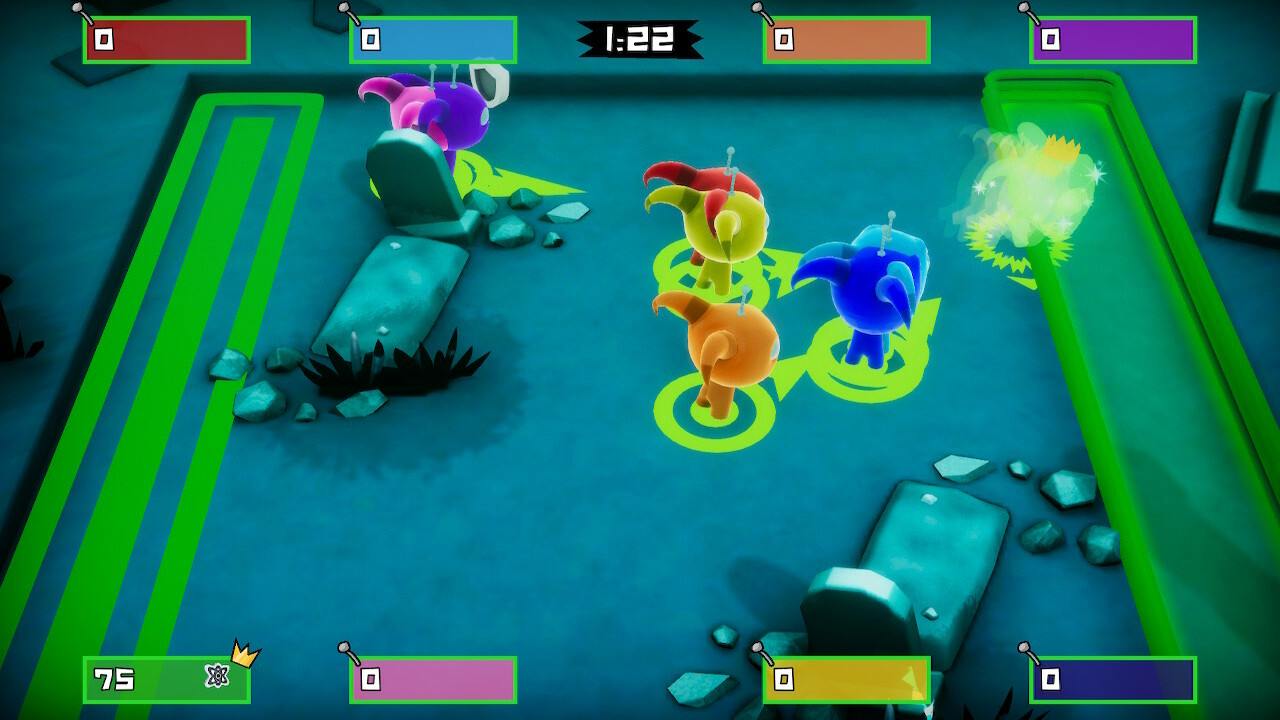This screenshot has height=720, width=1280.
Task: Select the green team score tab
Action: pyautogui.click(x=165, y=680)
